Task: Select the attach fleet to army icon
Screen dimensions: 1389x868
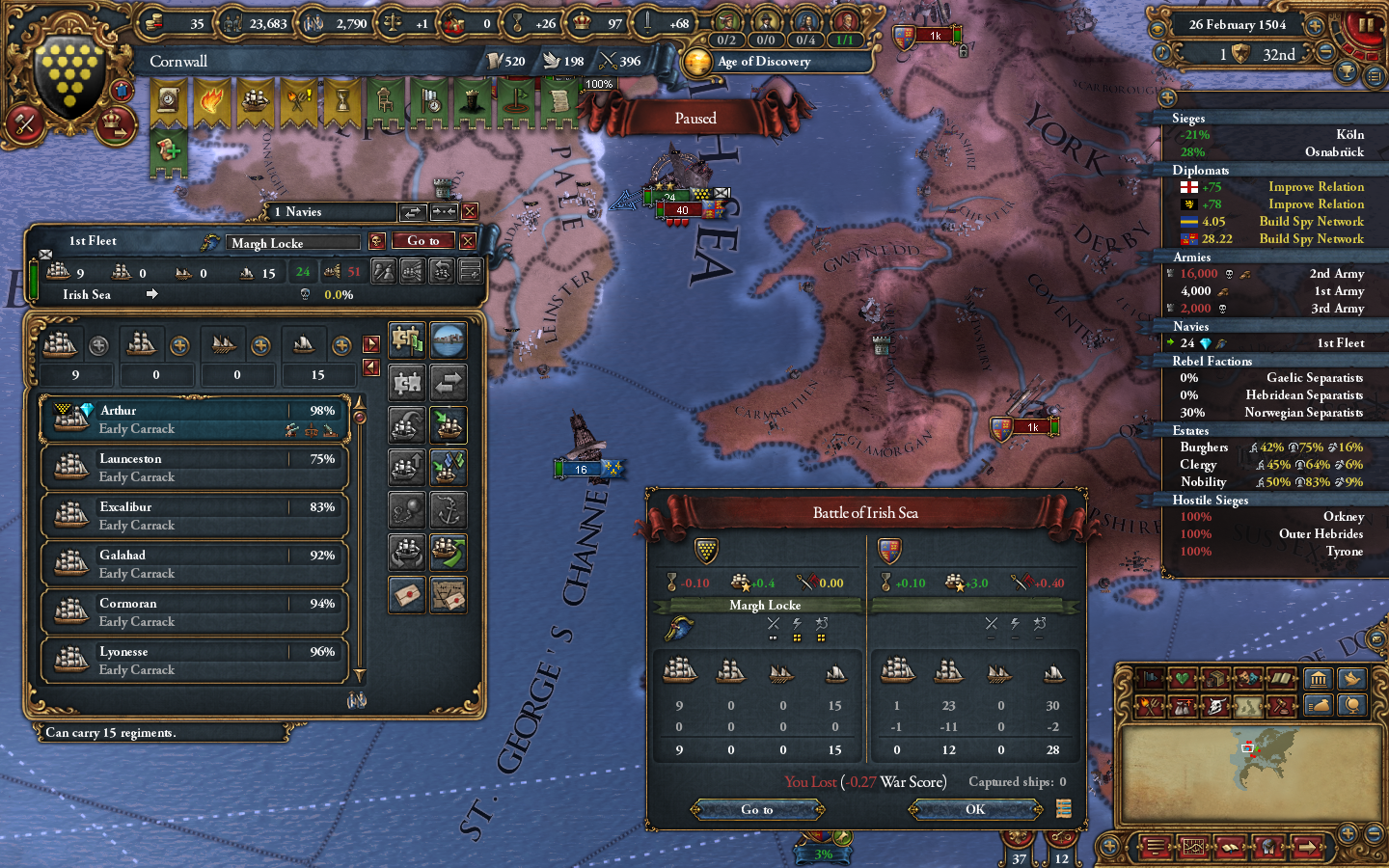Action: point(404,339)
